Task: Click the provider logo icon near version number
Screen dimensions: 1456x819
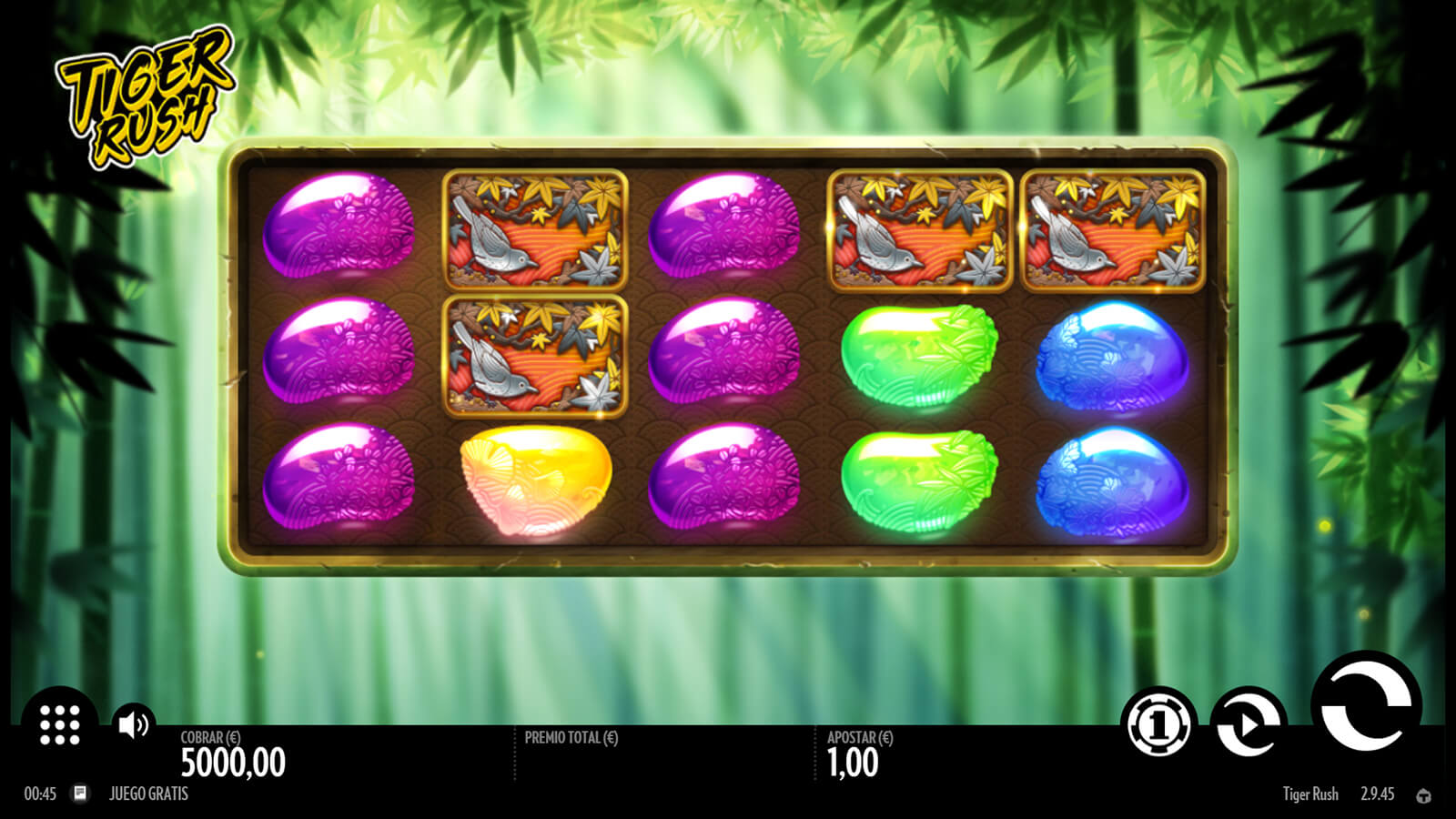Action: click(x=1423, y=796)
